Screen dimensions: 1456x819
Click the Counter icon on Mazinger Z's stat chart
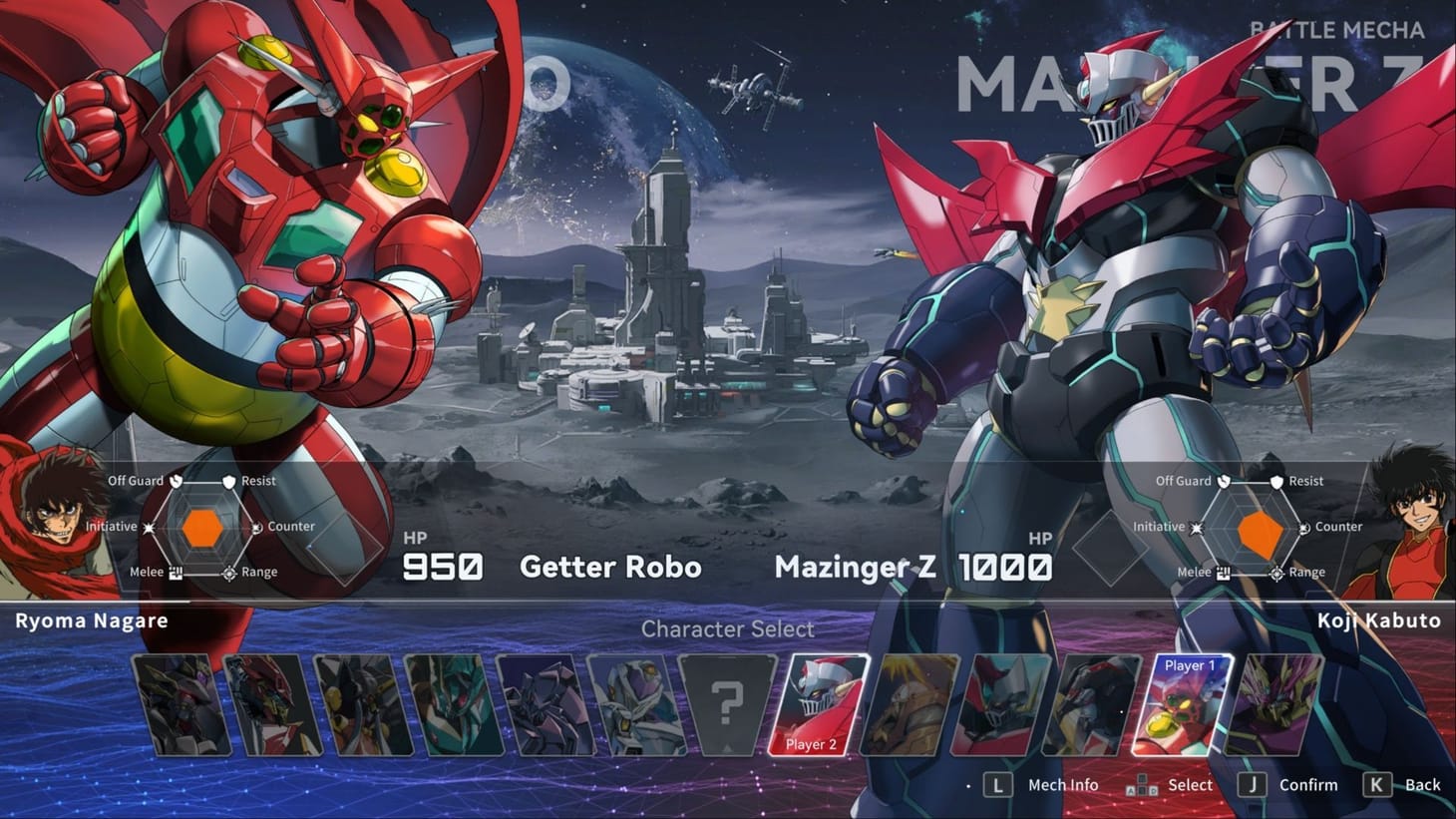click(1307, 526)
